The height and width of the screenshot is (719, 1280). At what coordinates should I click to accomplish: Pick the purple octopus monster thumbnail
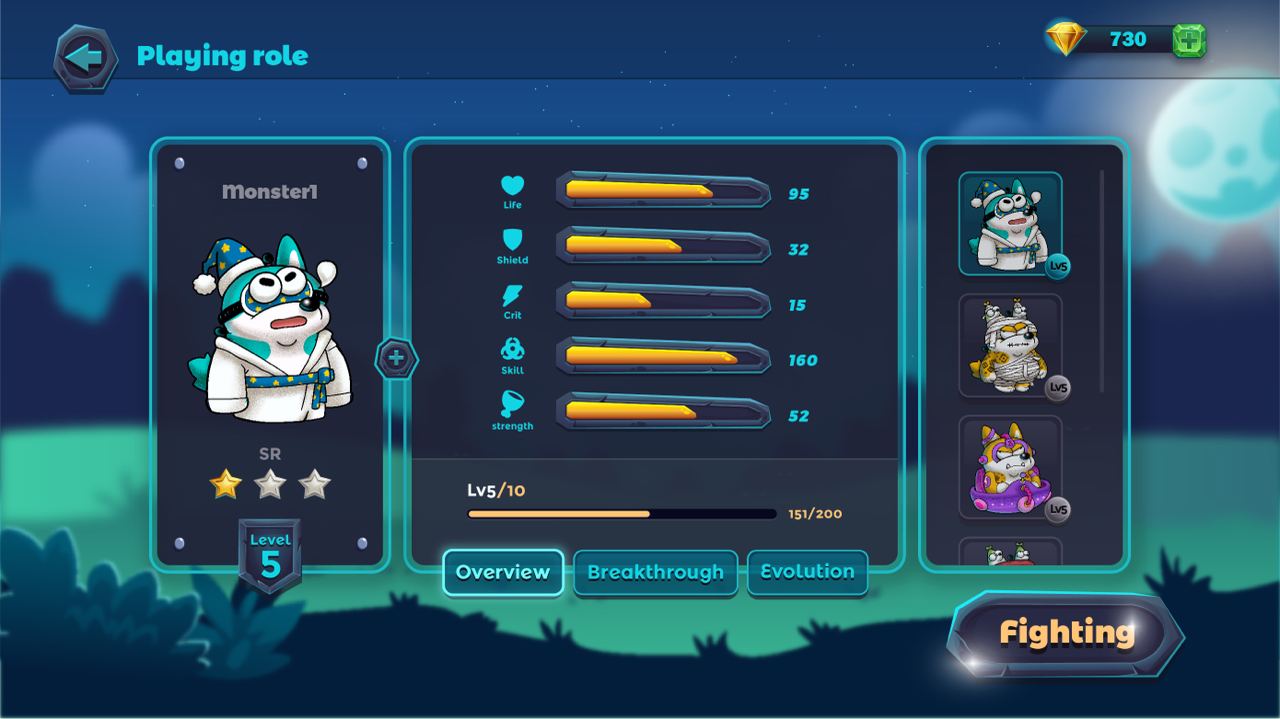pos(1010,467)
